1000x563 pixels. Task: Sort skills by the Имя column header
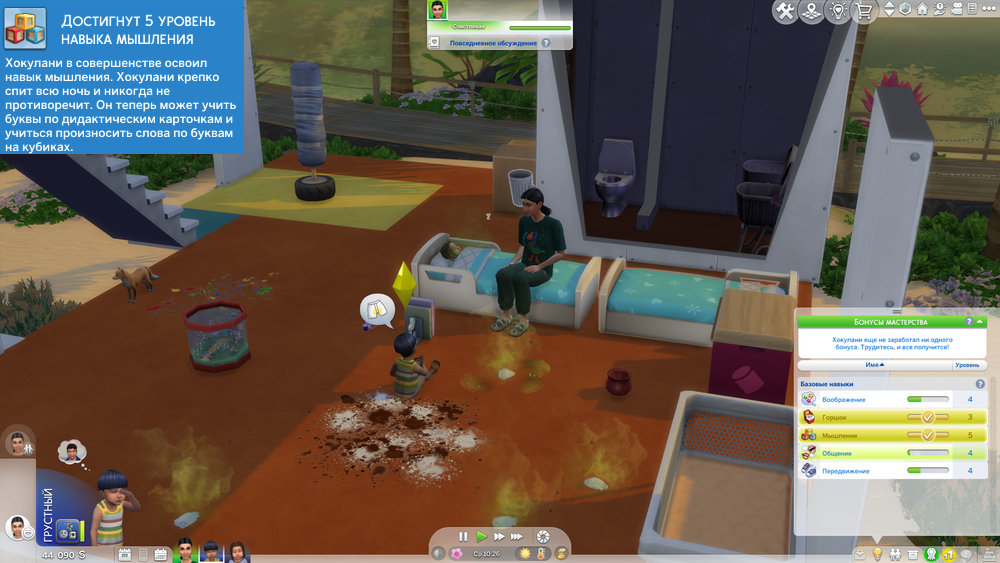point(873,365)
